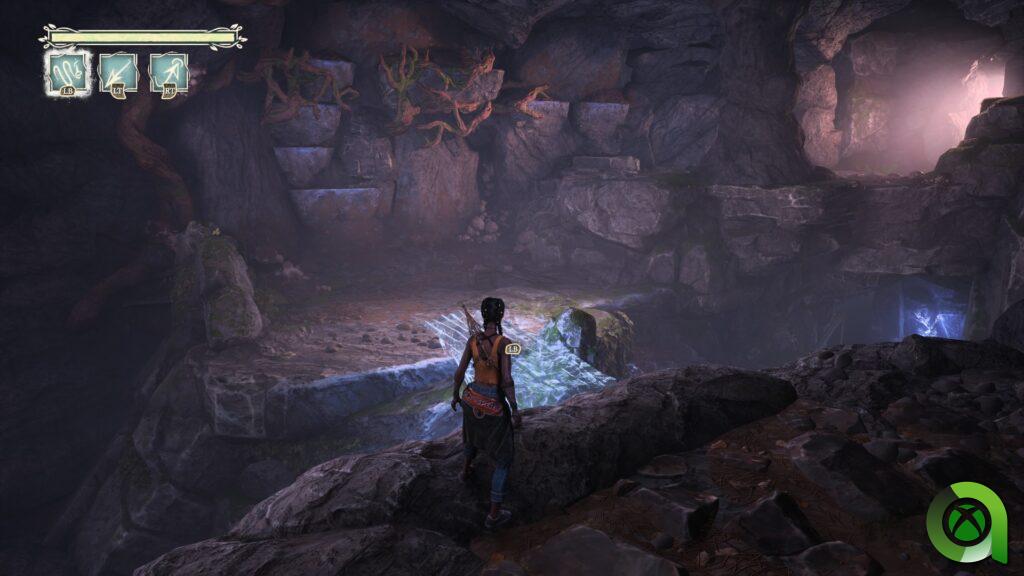1024x576 pixels.
Task: Activate the downward arrow strike ability
Action: pyautogui.click(x=118, y=72)
